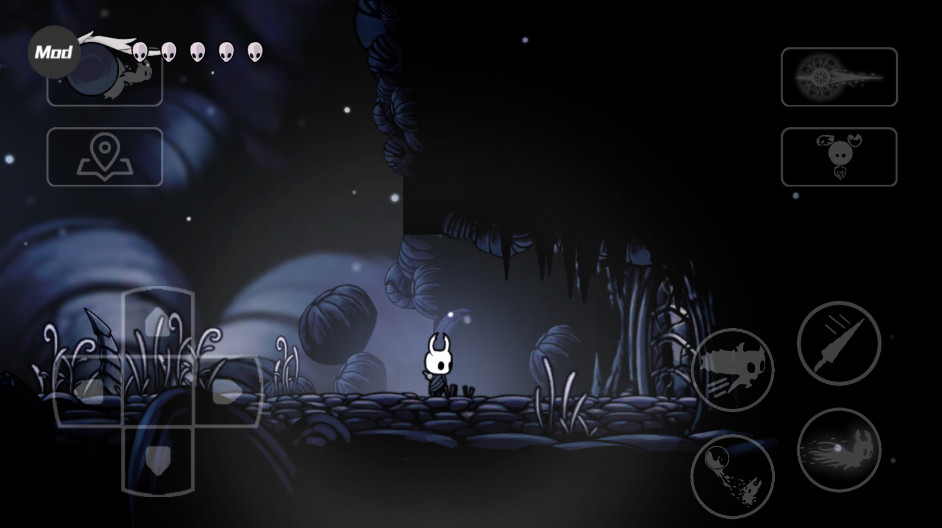Open the knight inventory button
The height and width of the screenshot is (528, 942).
[x=839, y=156]
